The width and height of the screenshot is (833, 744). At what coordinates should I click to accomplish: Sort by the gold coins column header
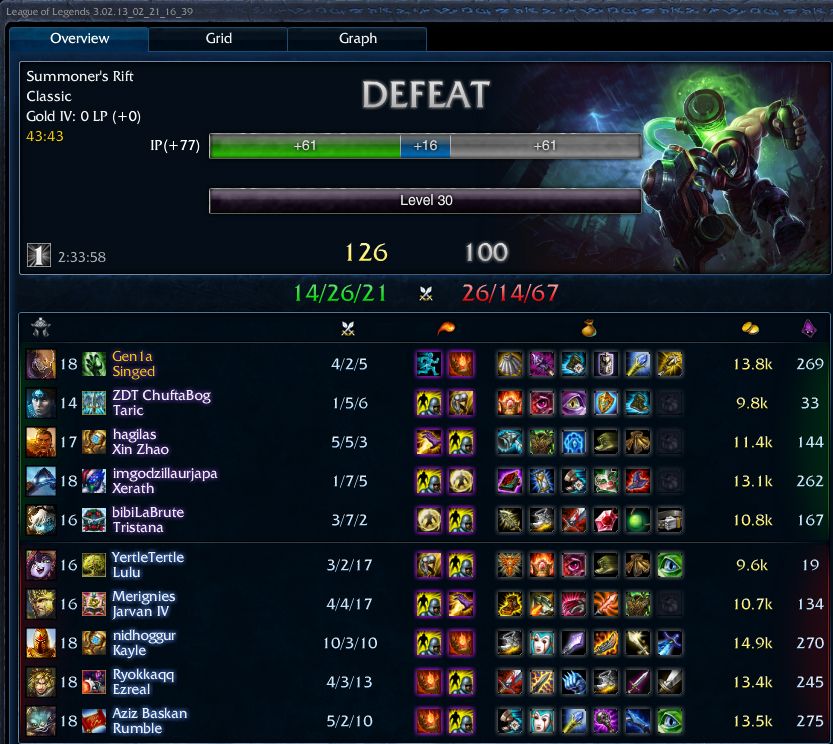[751, 328]
